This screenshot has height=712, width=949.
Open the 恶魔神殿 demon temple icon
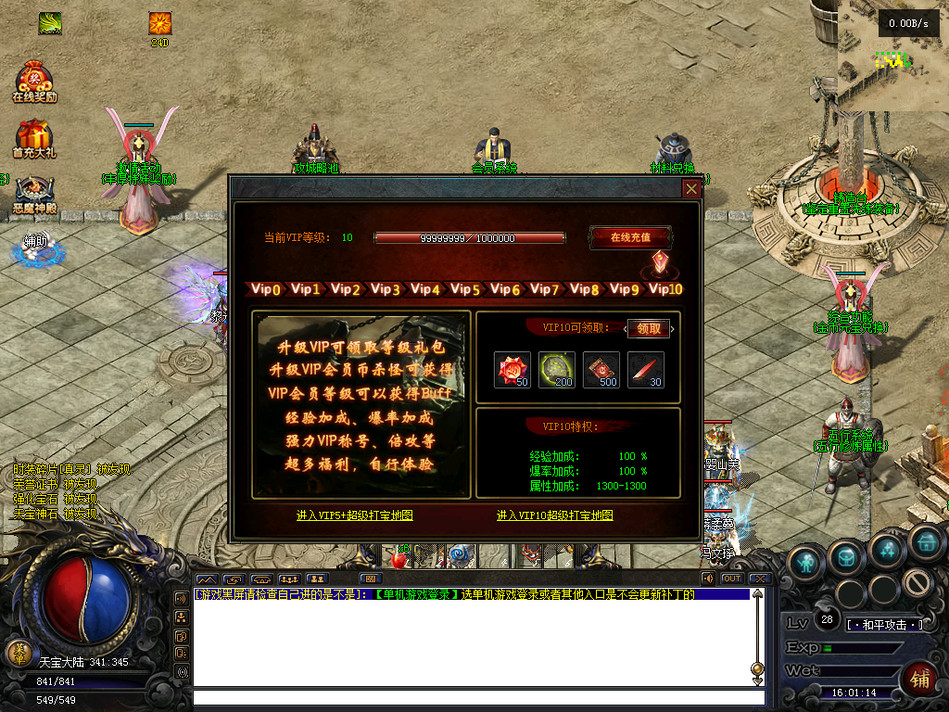click(34, 194)
